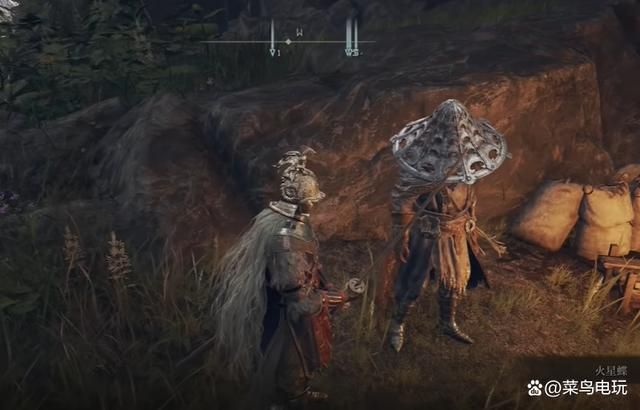Viewport: 640px width, 410px height.
Task: Click the compass waypoint marker numbered 1
Action: pos(273,40)
